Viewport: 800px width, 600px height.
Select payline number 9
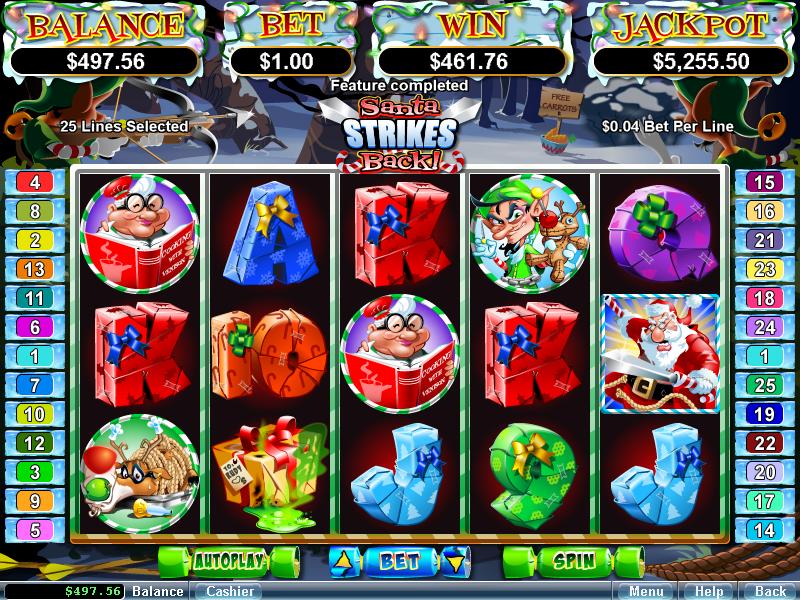(35, 501)
